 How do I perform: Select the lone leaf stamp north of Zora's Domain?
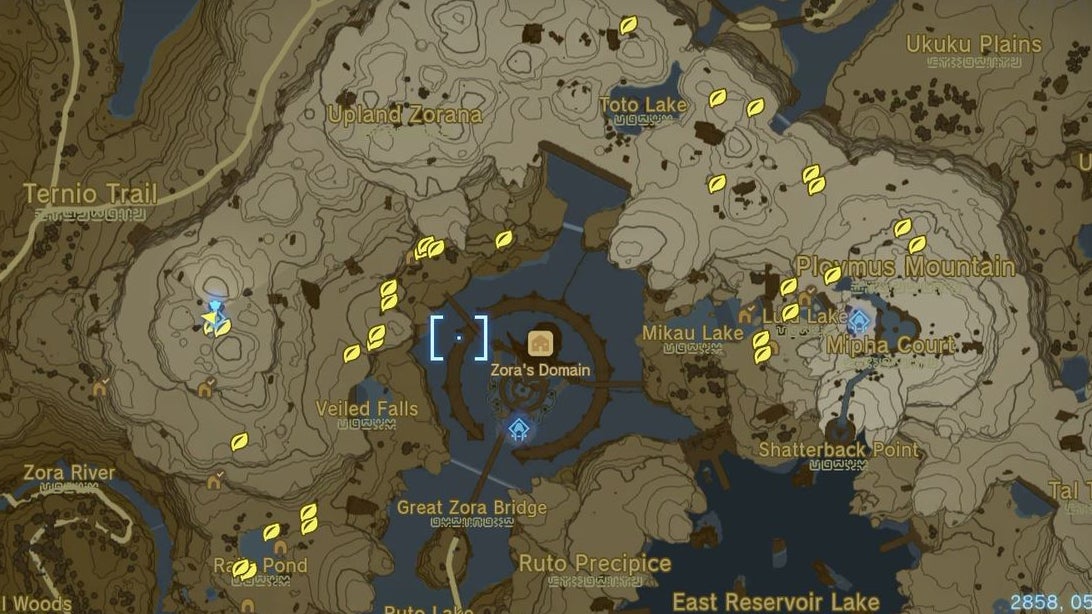[x=504, y=239]
